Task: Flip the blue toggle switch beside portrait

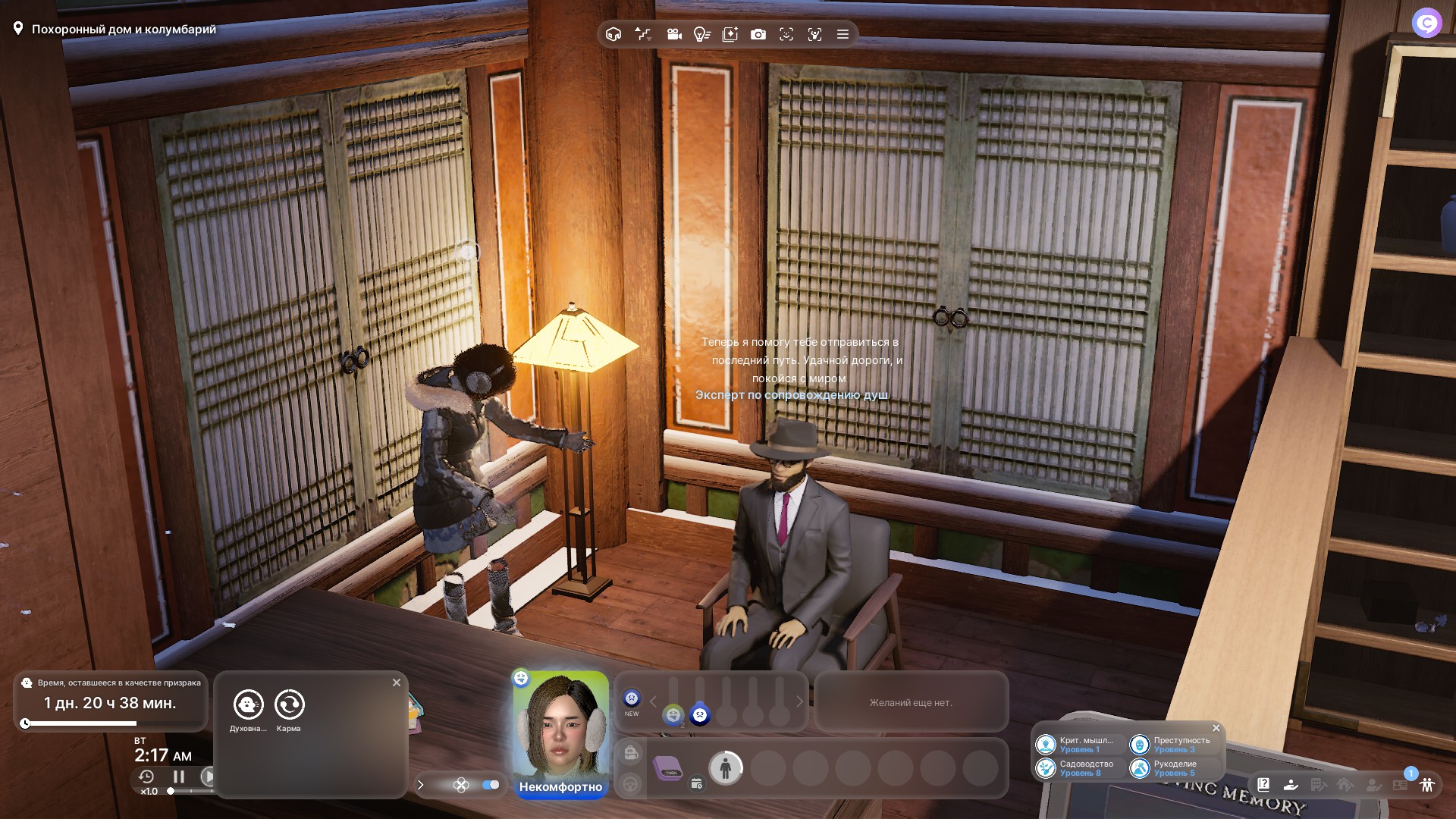Action: [491, 785]
